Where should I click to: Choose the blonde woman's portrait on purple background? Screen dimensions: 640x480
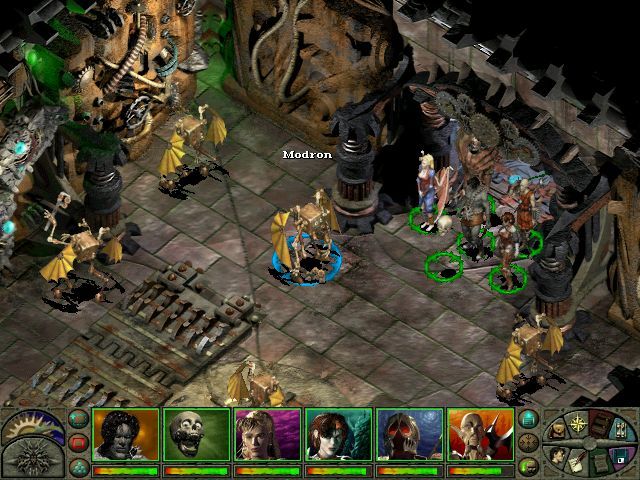pos(267,435)
